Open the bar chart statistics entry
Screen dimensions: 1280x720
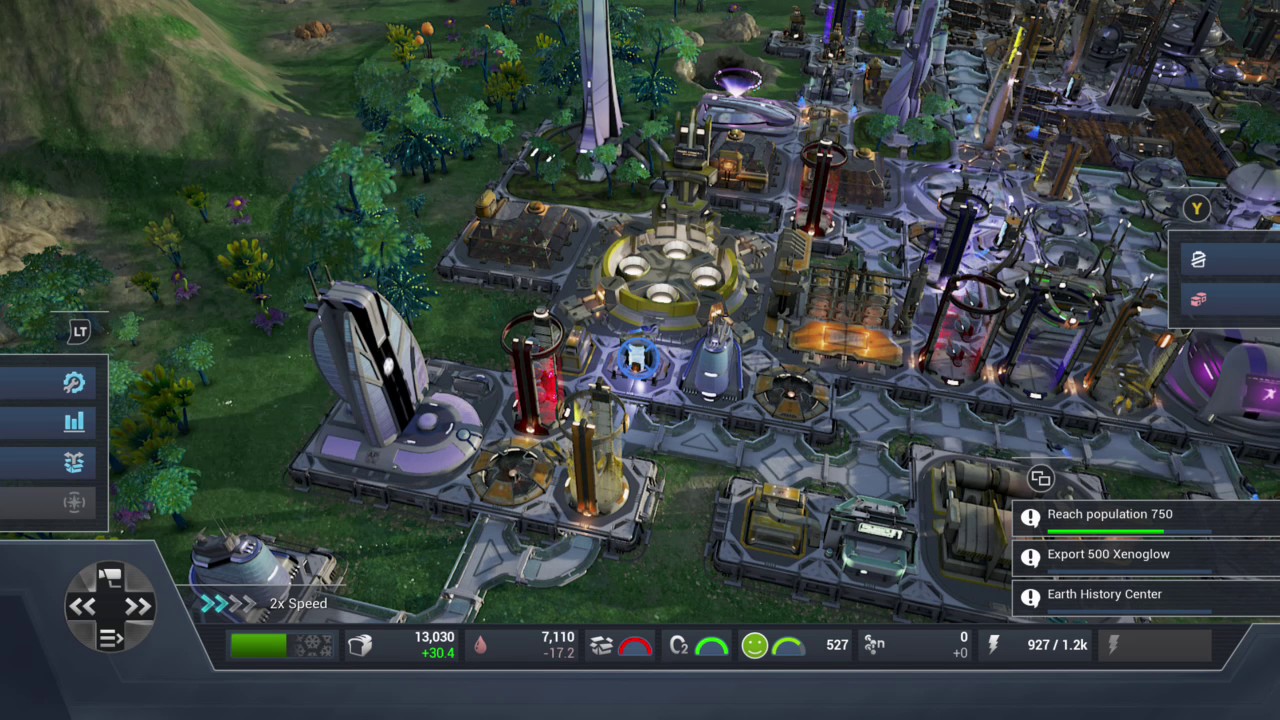pos(74,422)
